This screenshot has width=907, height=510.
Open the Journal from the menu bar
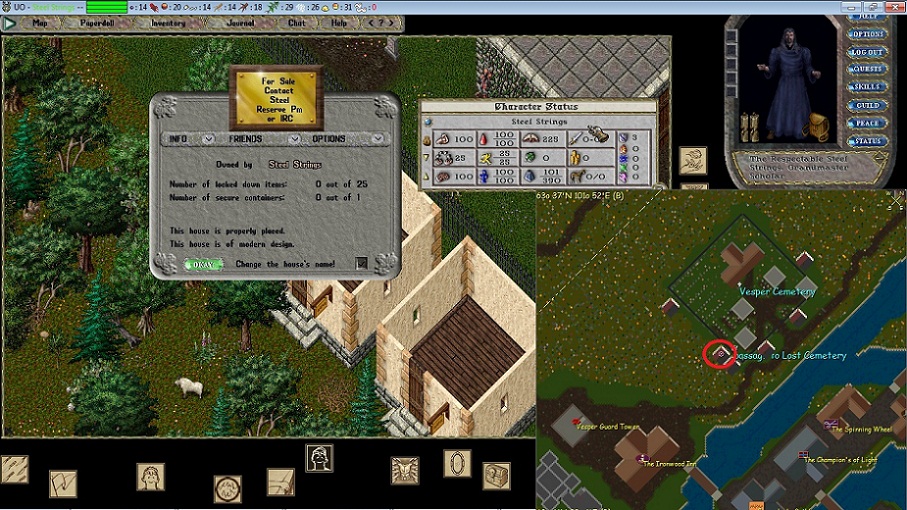pos(240,22)
